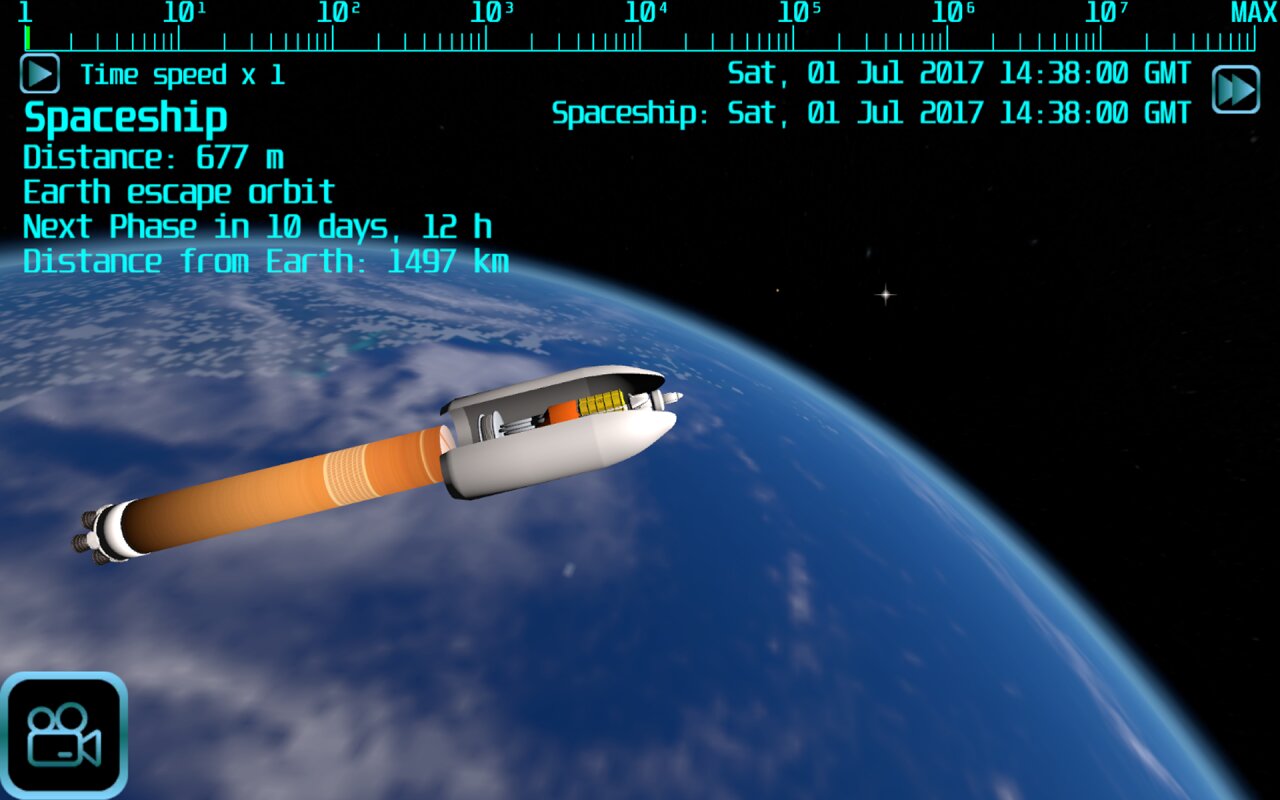Click Distance from Earth readout
Image resolution: width=1280 pixels, height=800 pixels.
pyautogui.click(x=265, y=261)
